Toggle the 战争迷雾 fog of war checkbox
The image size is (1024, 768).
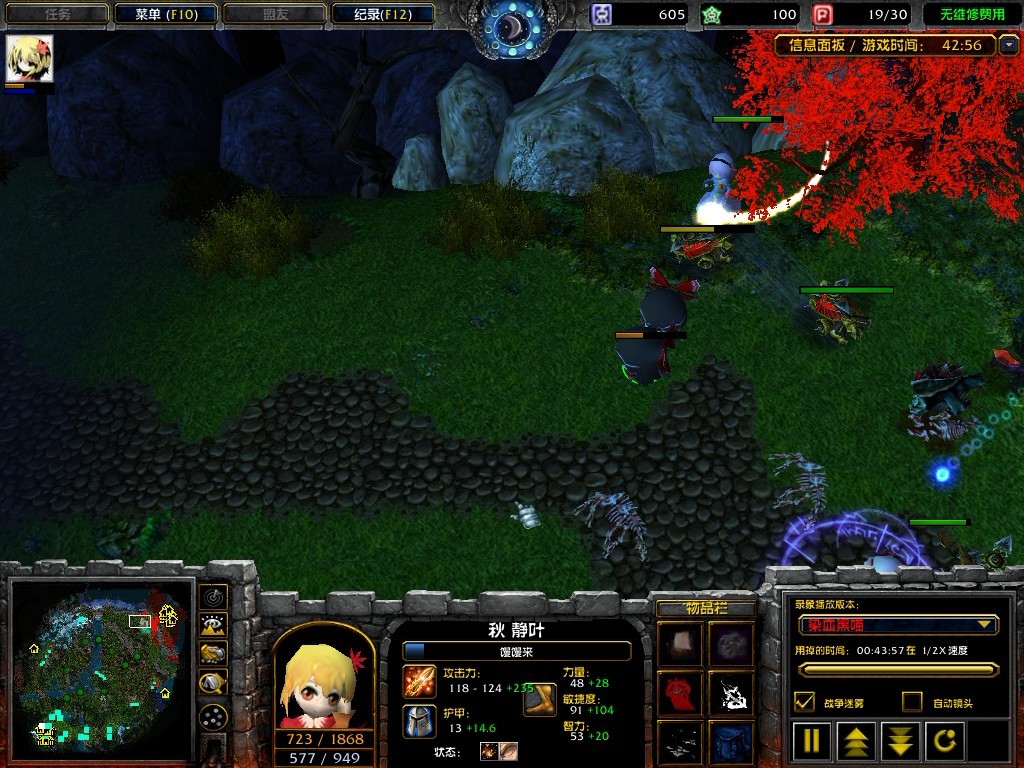(x=804, y=702)
